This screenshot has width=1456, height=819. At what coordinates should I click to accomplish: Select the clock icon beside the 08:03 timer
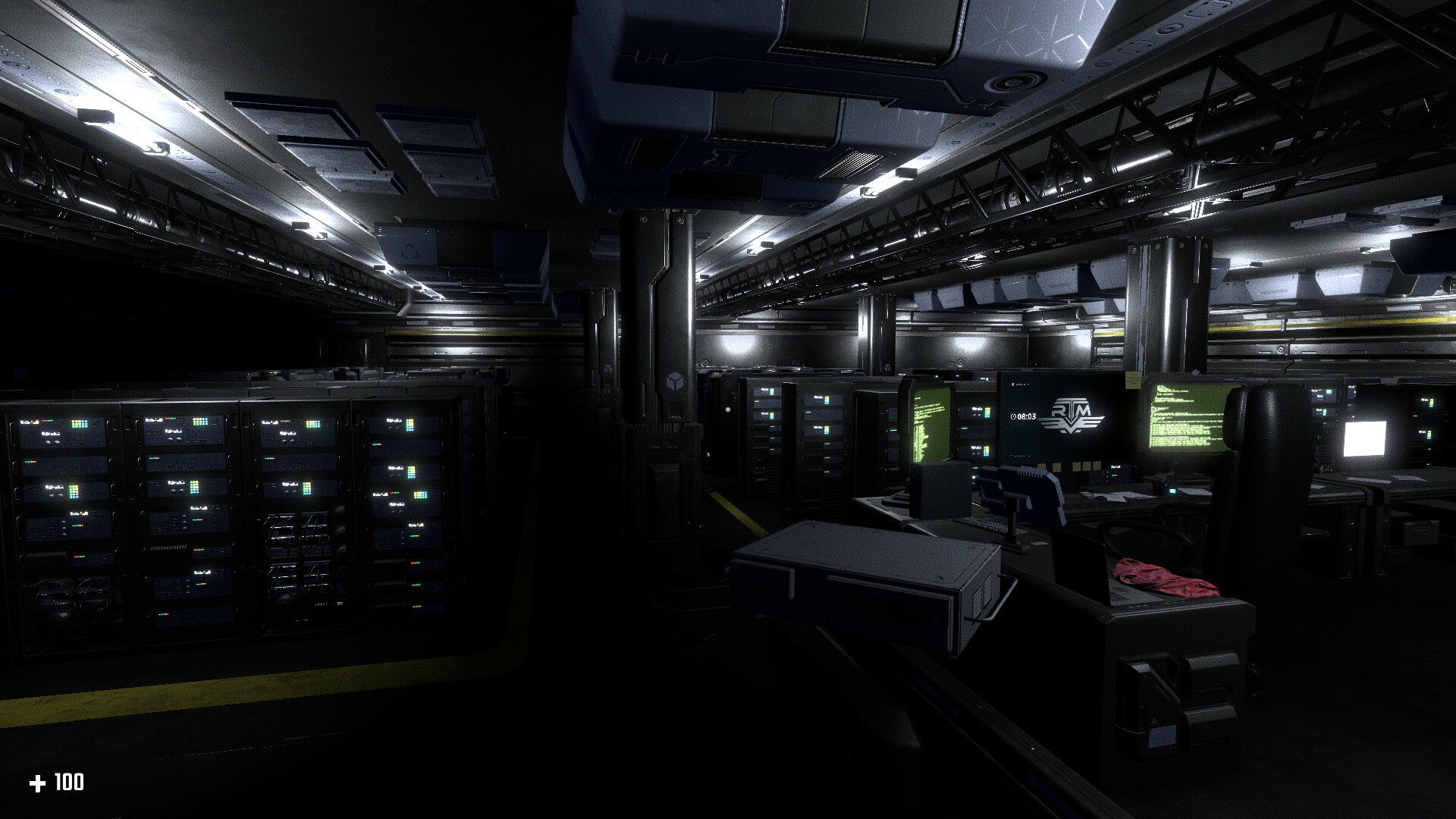(x=1013, y=416)
